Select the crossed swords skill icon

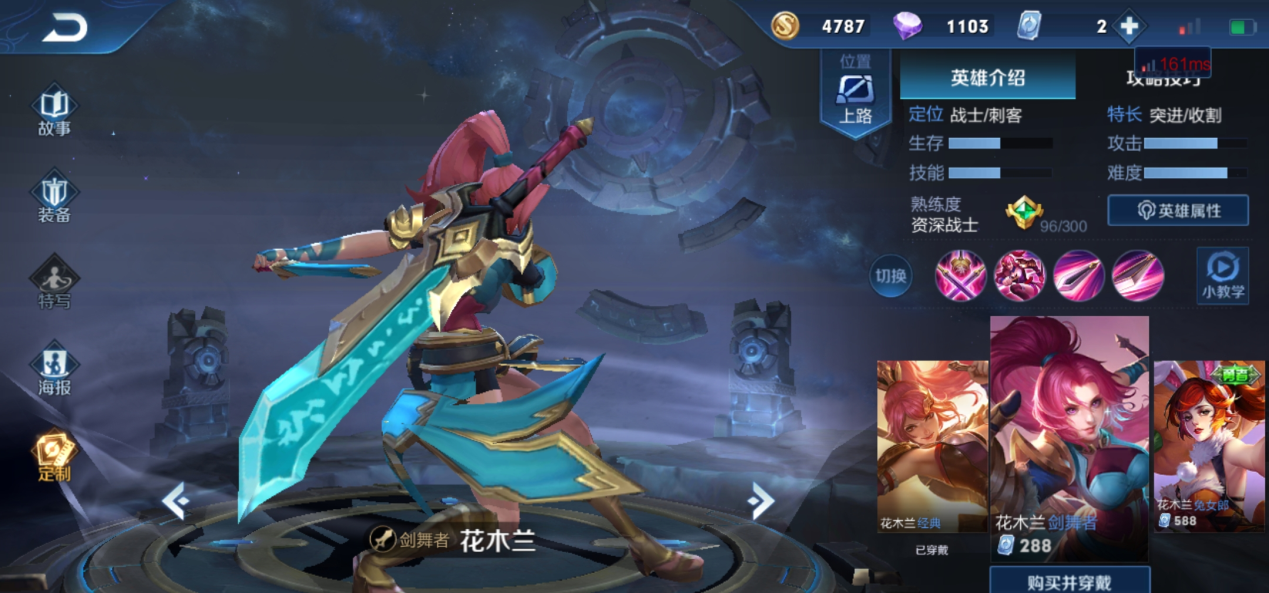[961, 276]
